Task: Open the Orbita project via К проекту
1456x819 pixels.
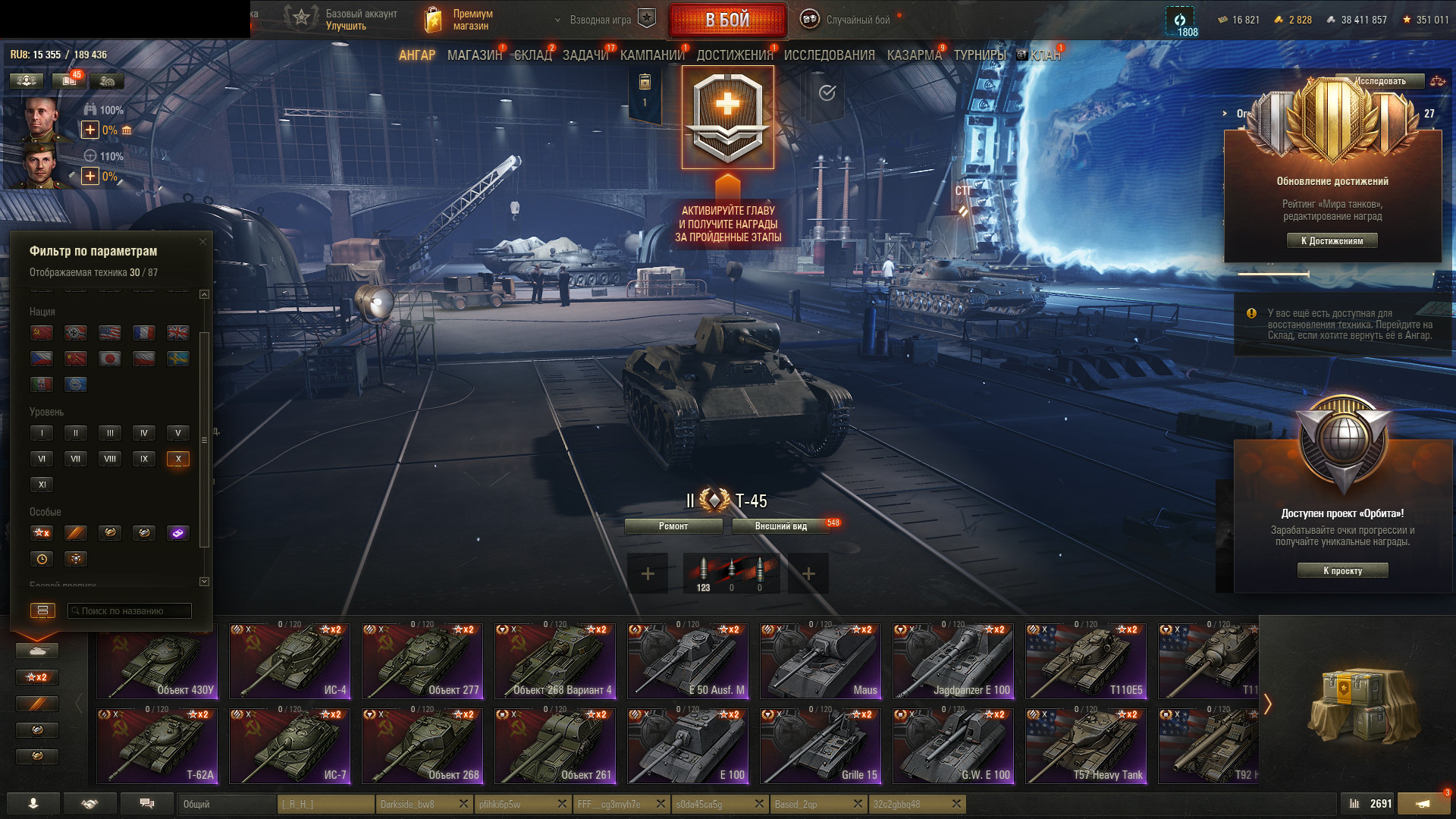Action: tap(1342, 571)
